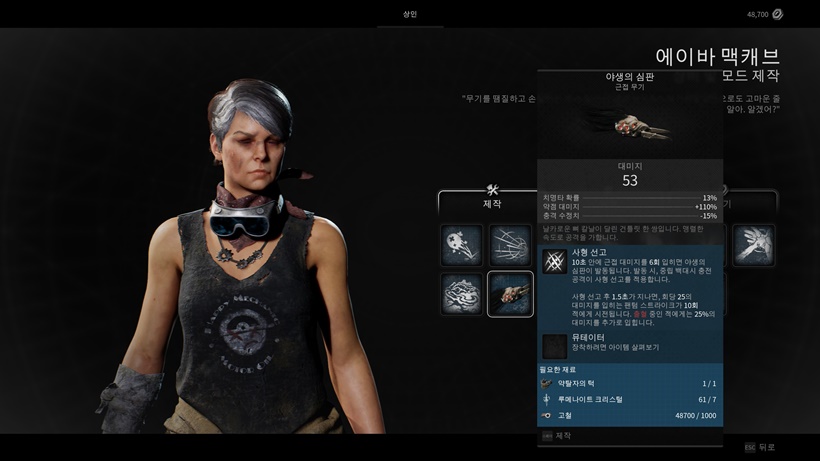
Task: Select the skull projectile mod slot
Action: point(462,245)
